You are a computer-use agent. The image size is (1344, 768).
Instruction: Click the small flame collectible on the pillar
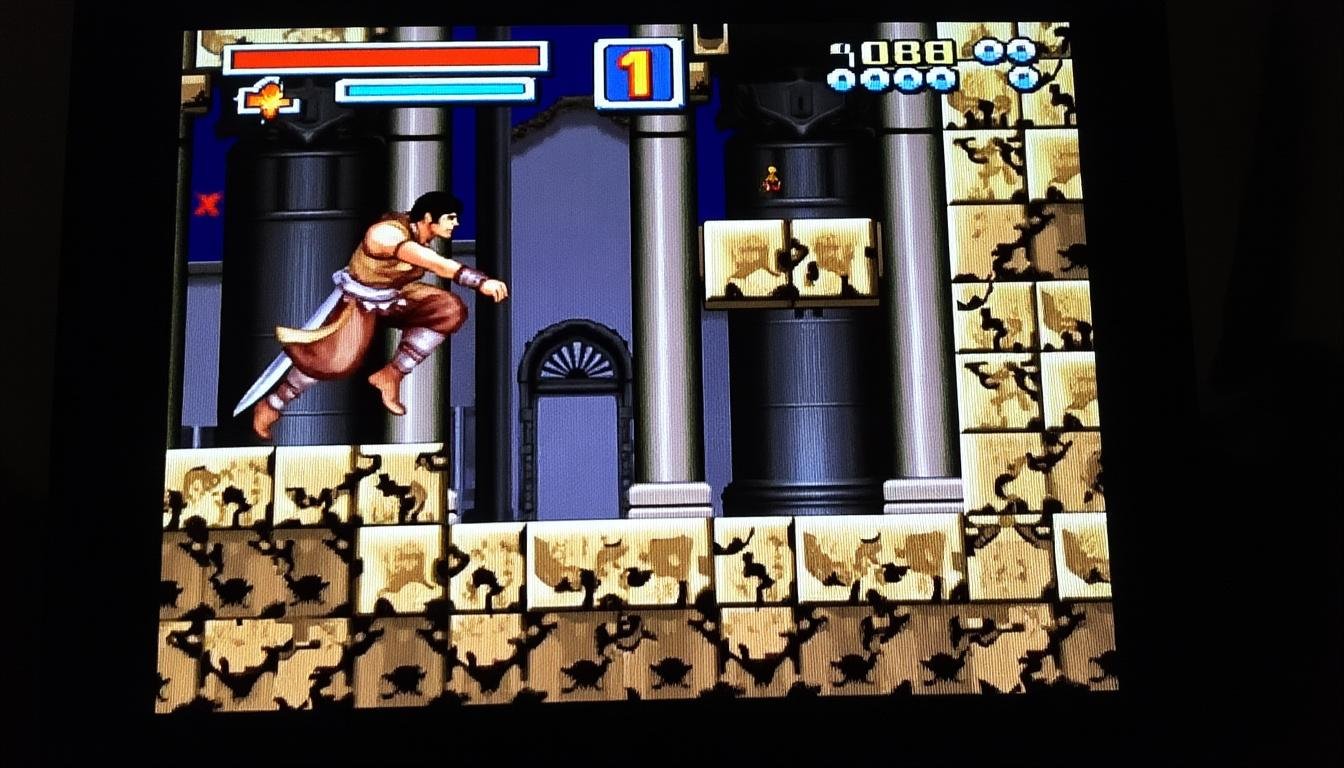(x=770, y=178)
